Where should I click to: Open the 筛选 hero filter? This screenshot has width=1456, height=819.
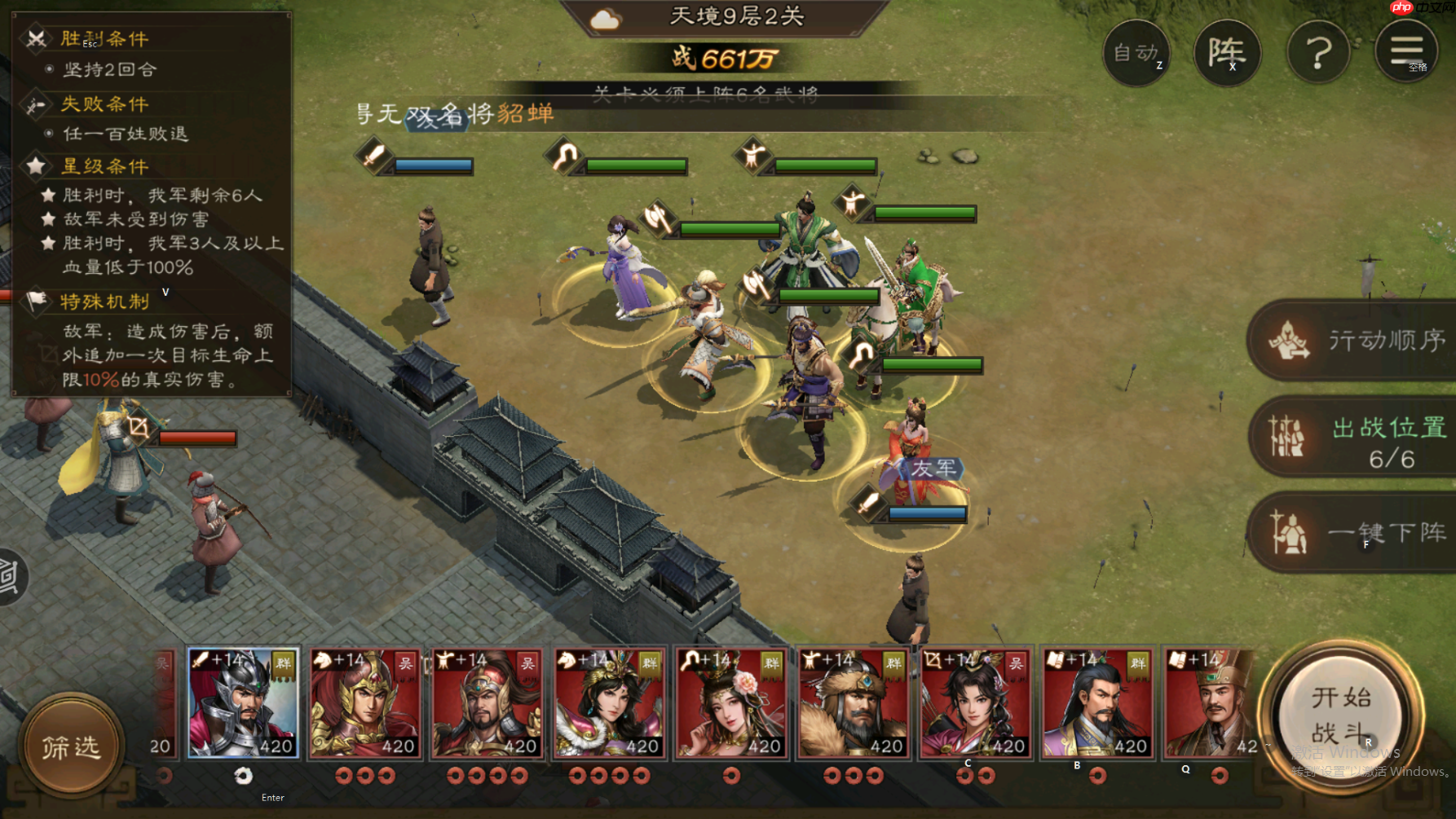point(71,746)
